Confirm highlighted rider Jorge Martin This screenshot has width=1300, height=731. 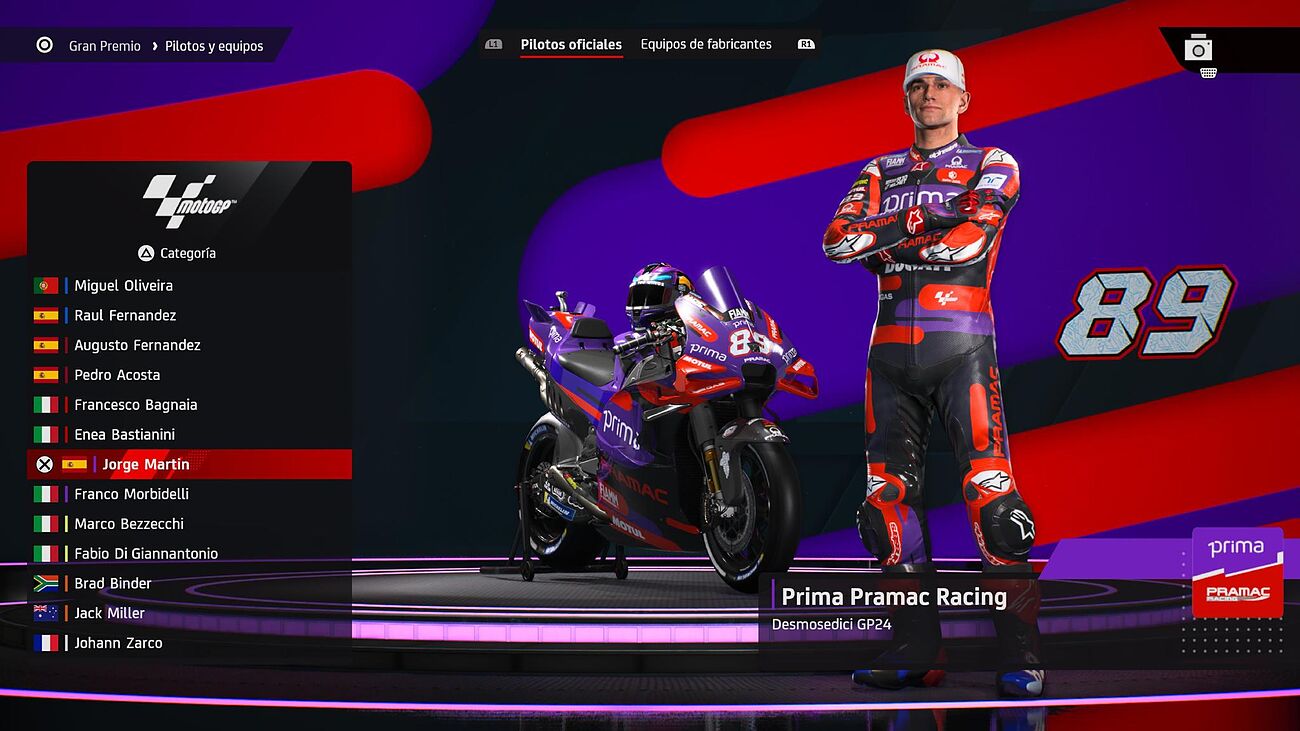click(146, 465)
